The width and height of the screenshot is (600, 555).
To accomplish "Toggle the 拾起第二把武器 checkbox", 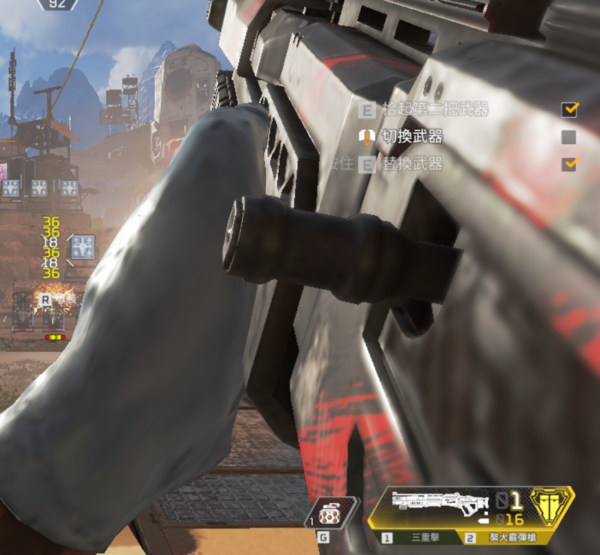I will pos(569,109).
